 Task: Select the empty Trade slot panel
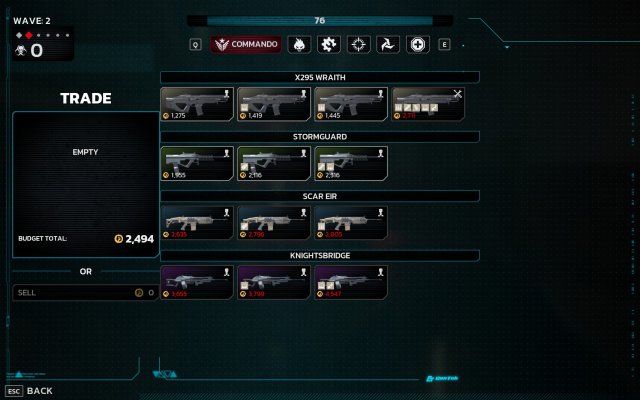point(85,184)
